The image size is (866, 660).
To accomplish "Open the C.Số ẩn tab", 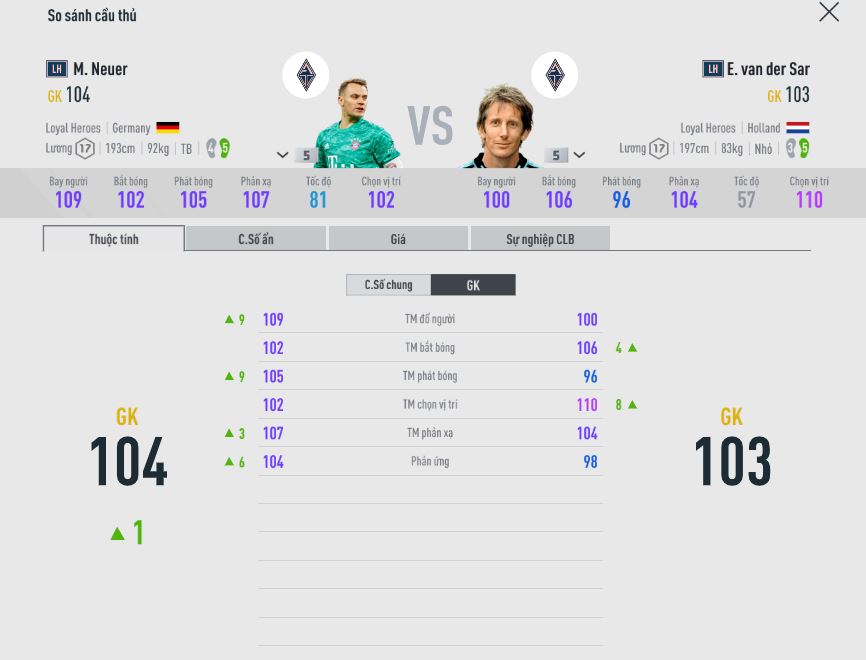I will pos(256,239).
